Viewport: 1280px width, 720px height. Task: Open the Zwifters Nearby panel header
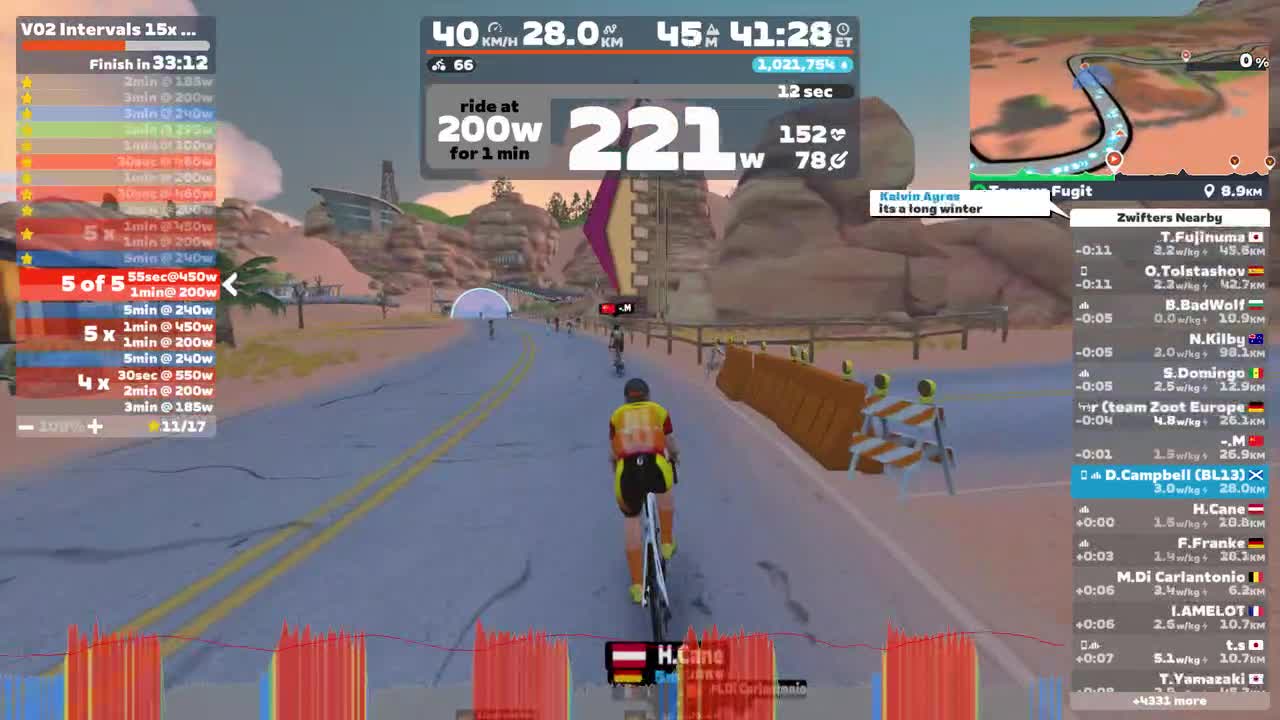pos(1170,218)
